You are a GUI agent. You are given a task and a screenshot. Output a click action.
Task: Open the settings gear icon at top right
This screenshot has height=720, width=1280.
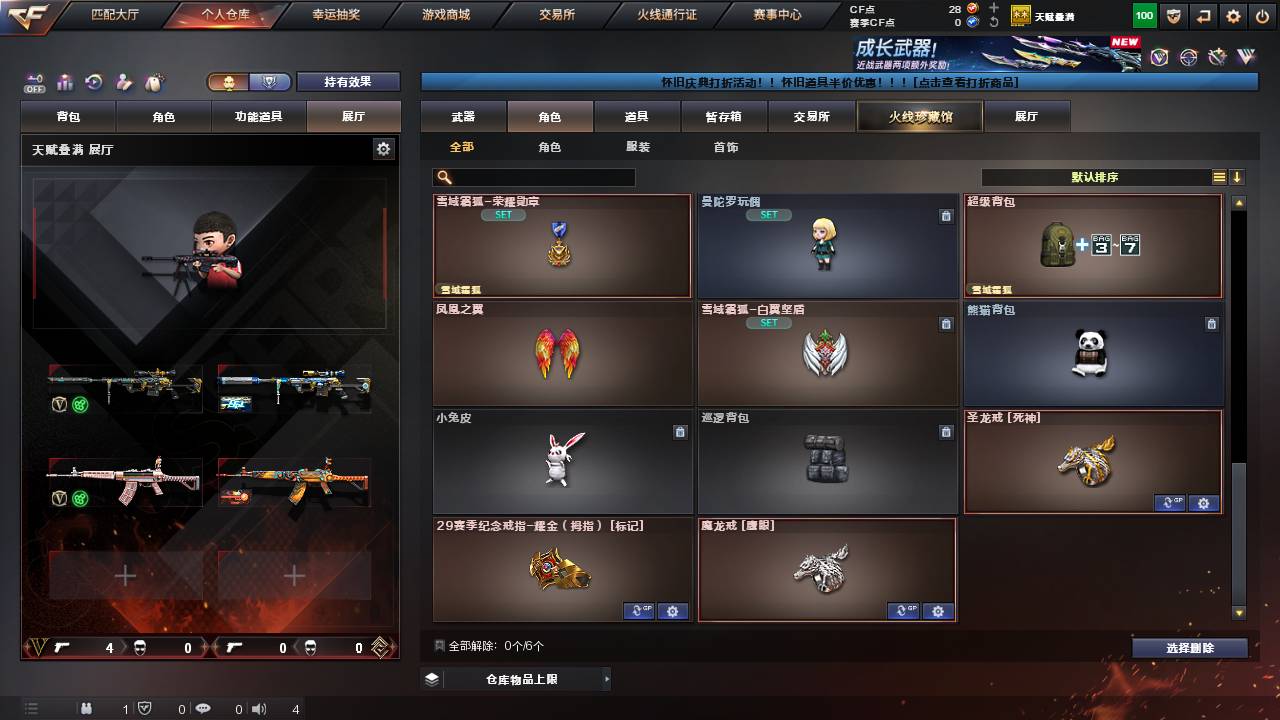pyautogui.click(x=1233, y=15)
